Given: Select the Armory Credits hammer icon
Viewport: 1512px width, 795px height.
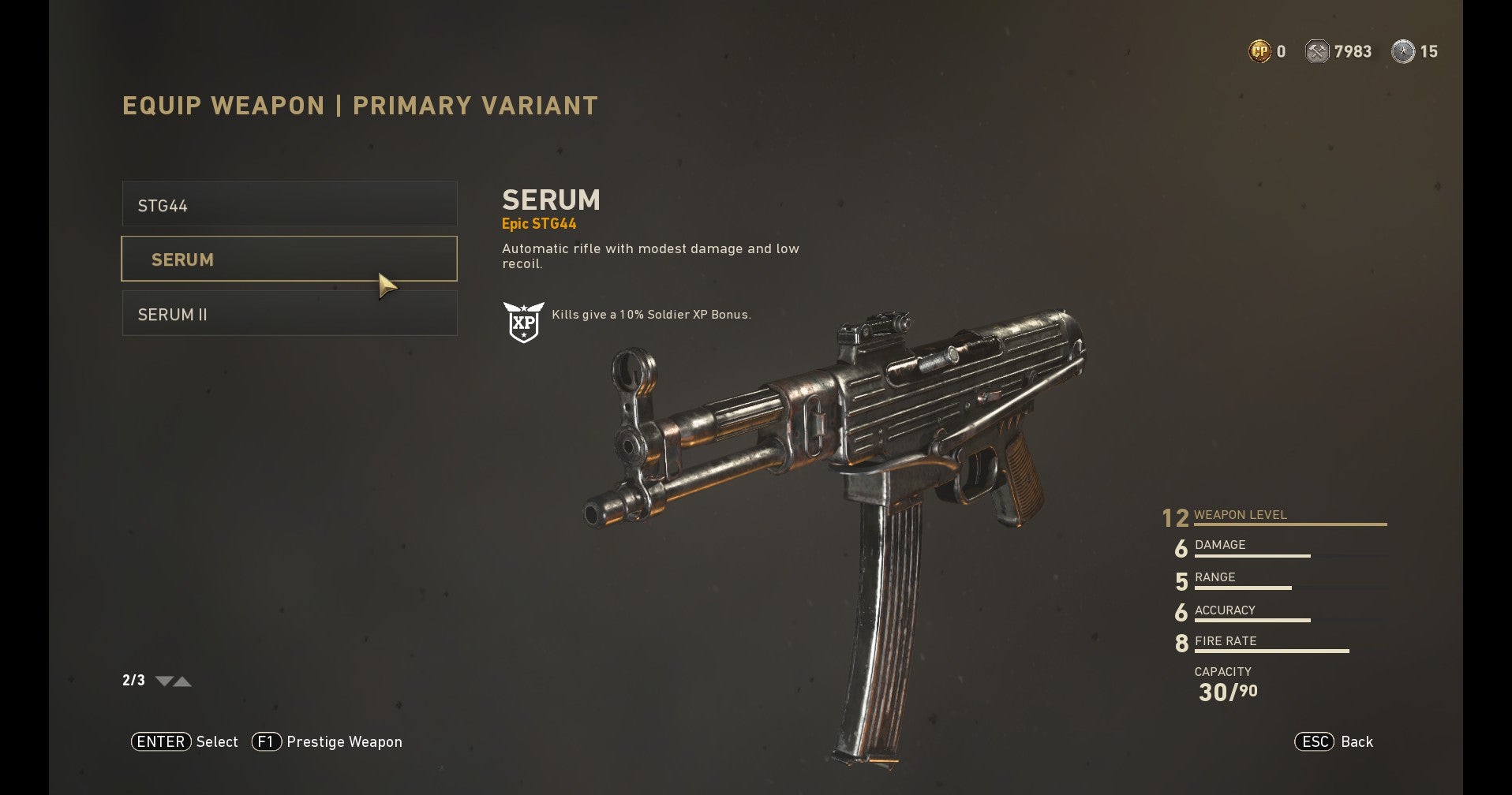Looking at the screenshot, I should [1318, 50].
